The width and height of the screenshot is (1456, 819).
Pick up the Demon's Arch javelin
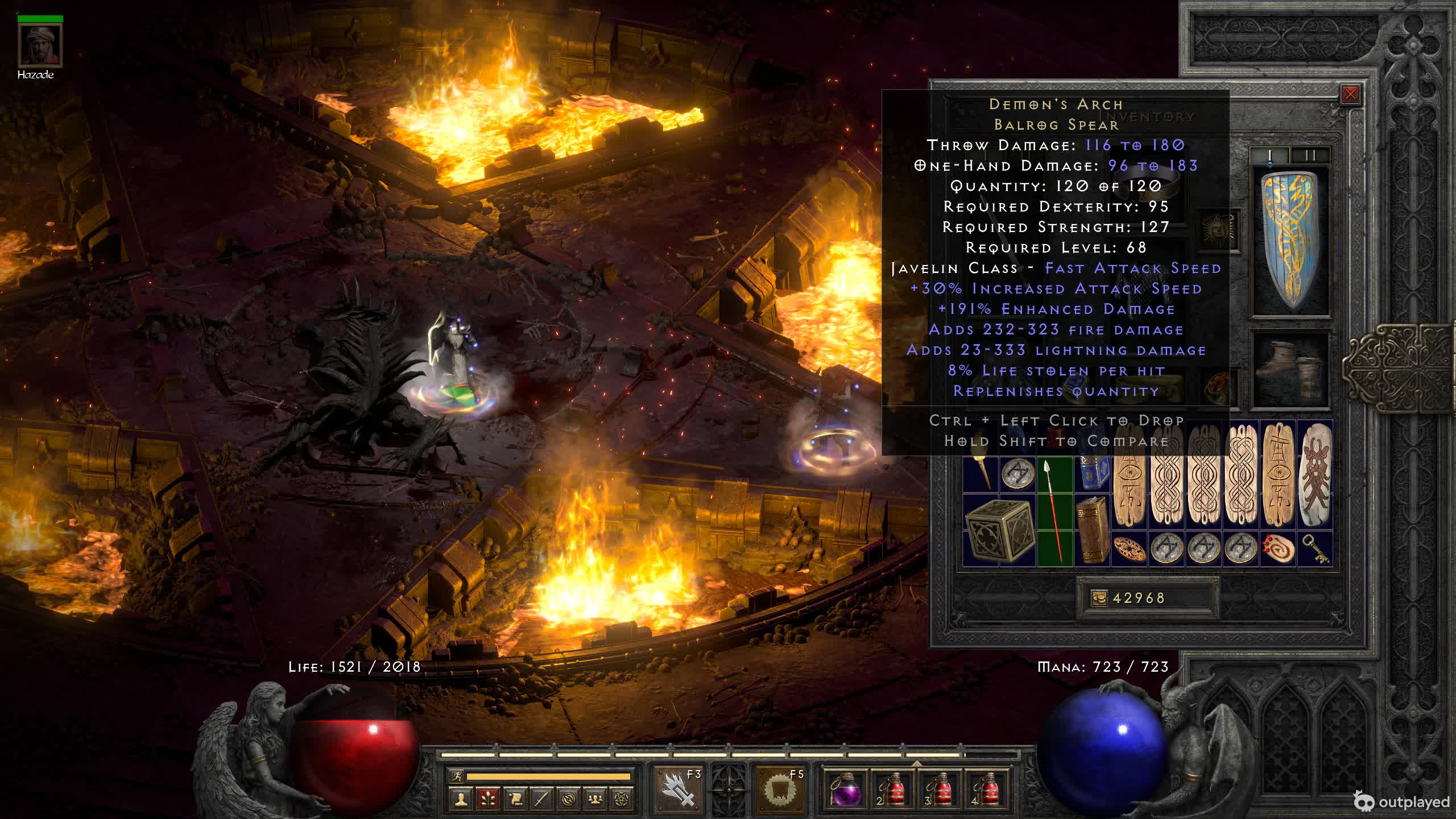1055,512
